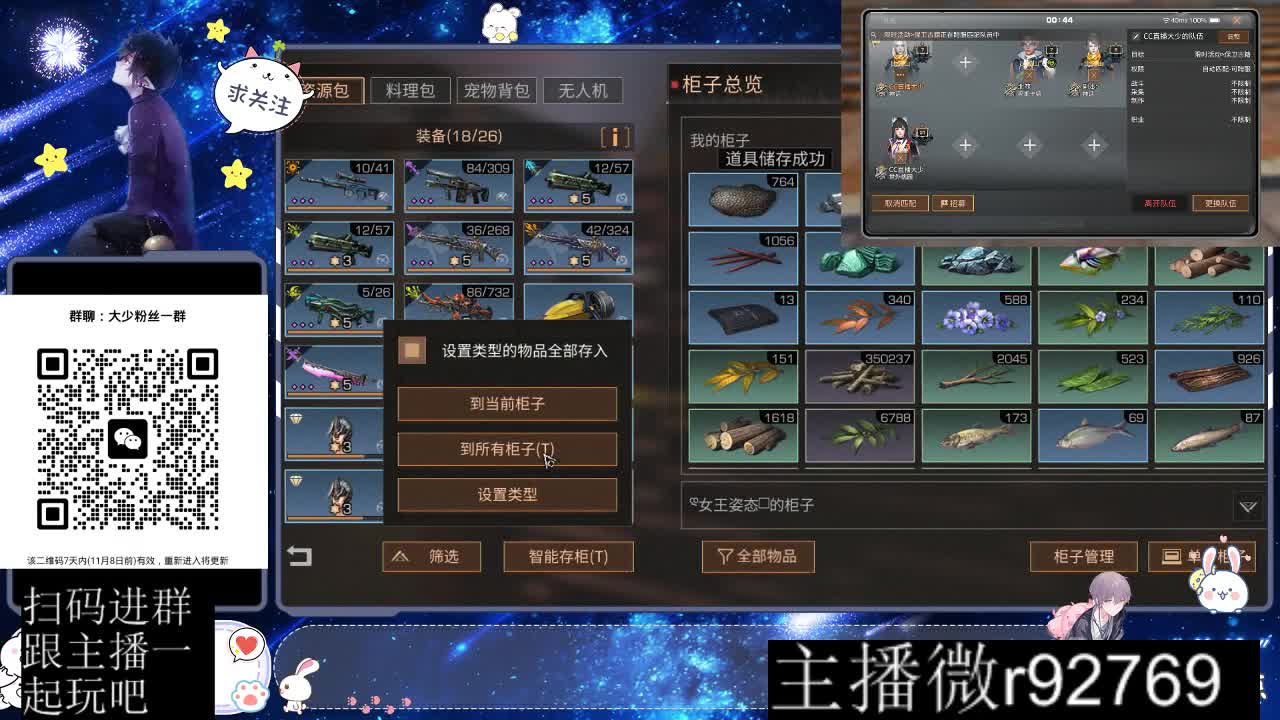Click the funnel filter icon on 全部物品
This screenshot has width=1280, height=720.
point(722,557)
